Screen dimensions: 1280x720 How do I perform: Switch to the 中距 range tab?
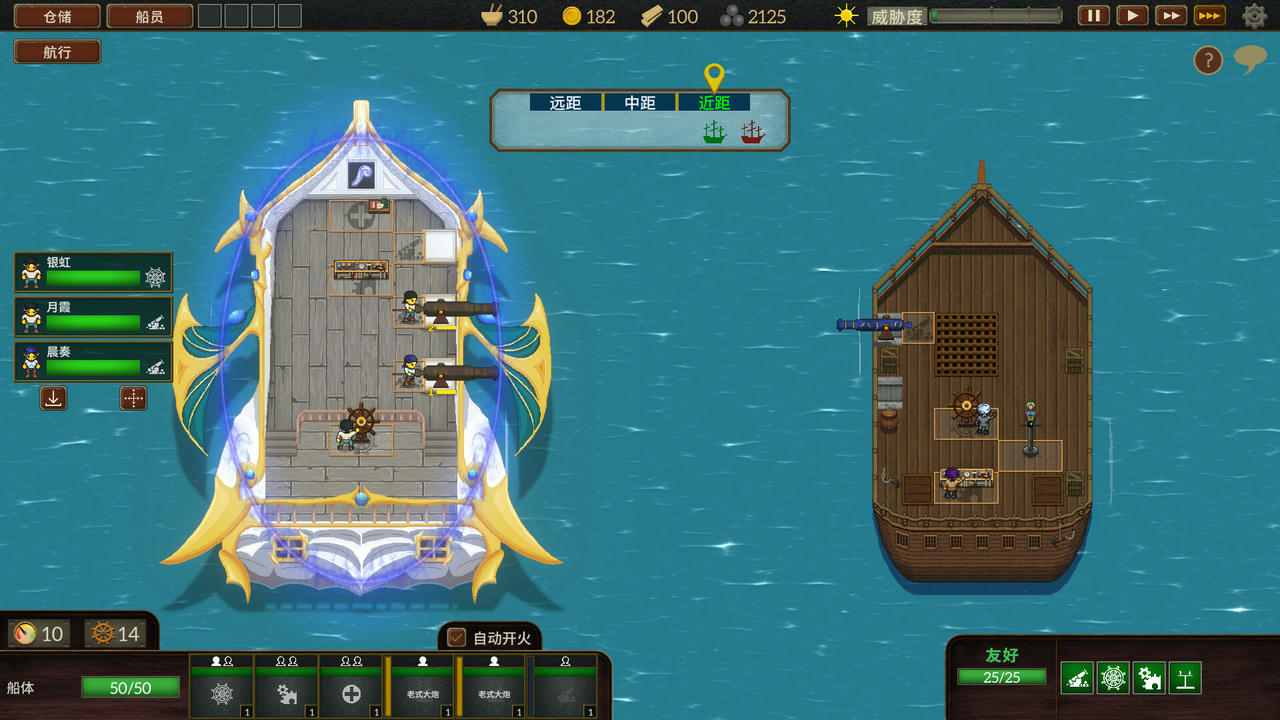point(639,101)
